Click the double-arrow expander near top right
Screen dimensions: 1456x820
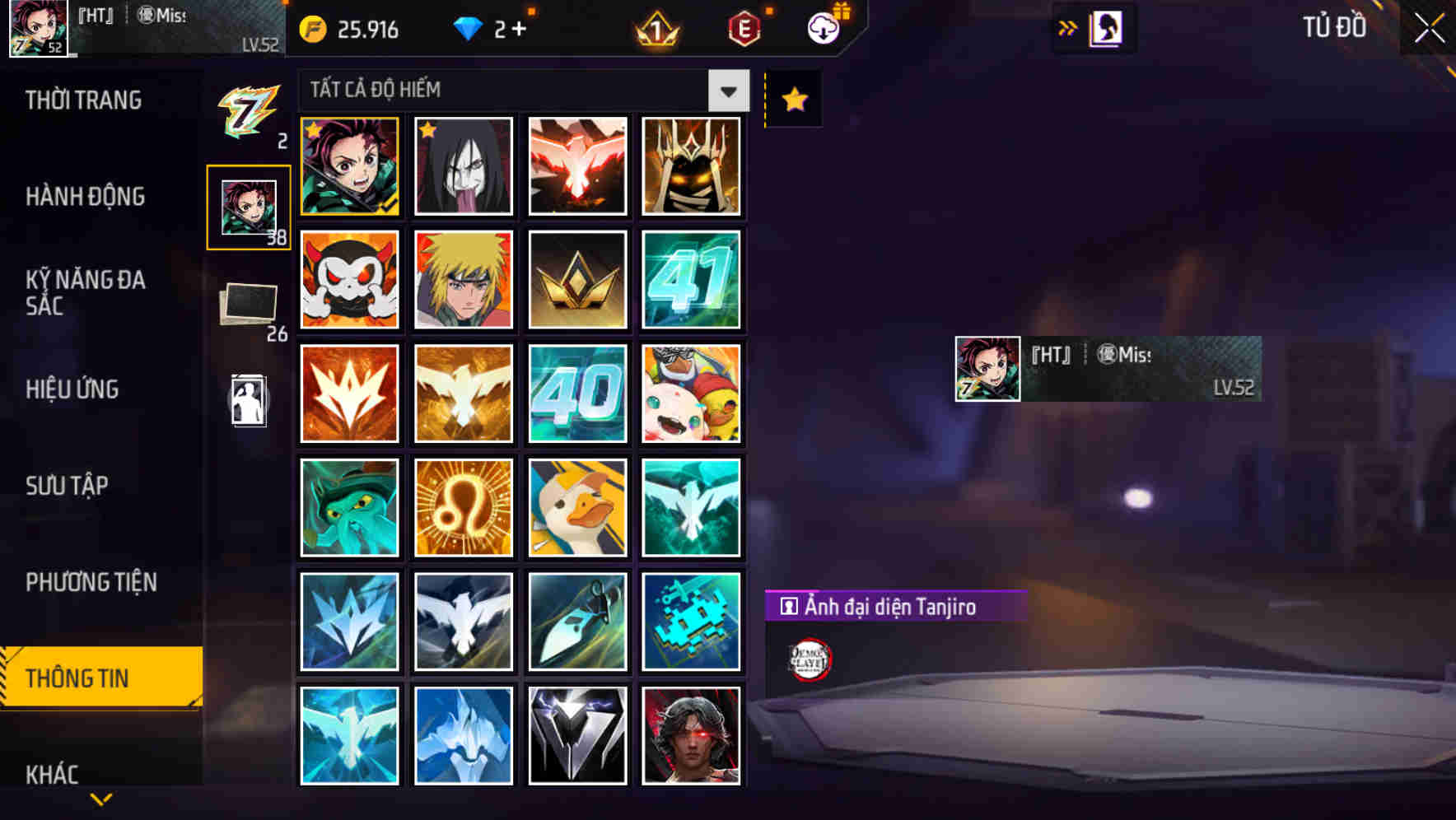(x=1067, y=27)
